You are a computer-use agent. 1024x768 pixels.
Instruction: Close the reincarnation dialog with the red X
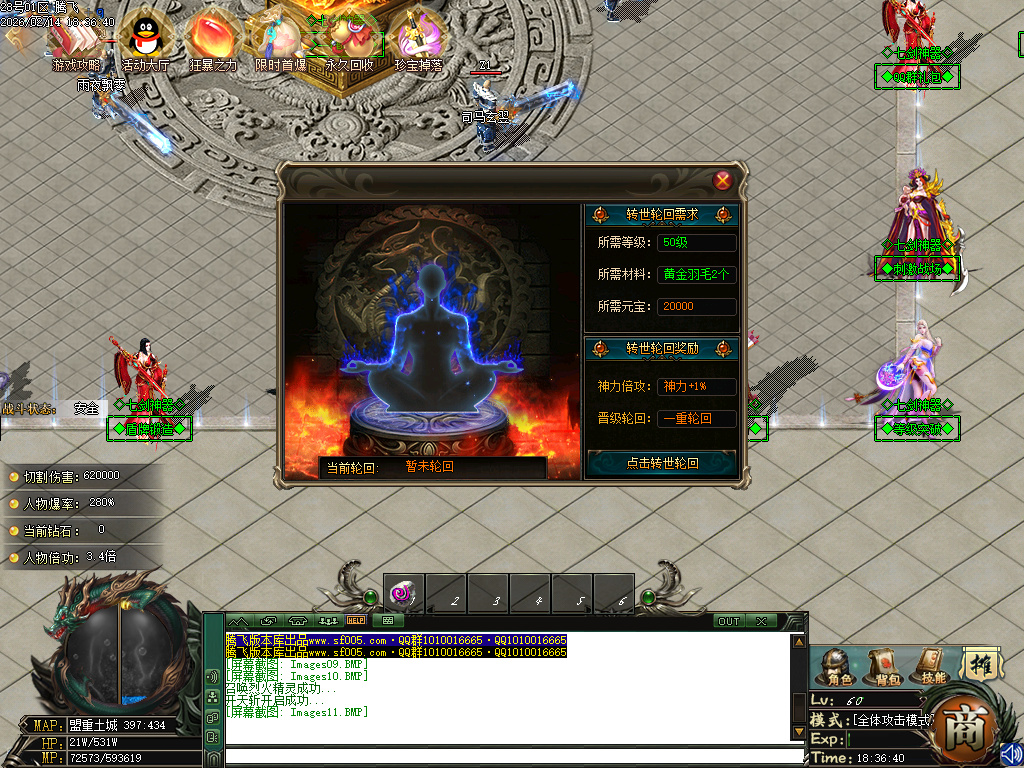pos(723,181)
